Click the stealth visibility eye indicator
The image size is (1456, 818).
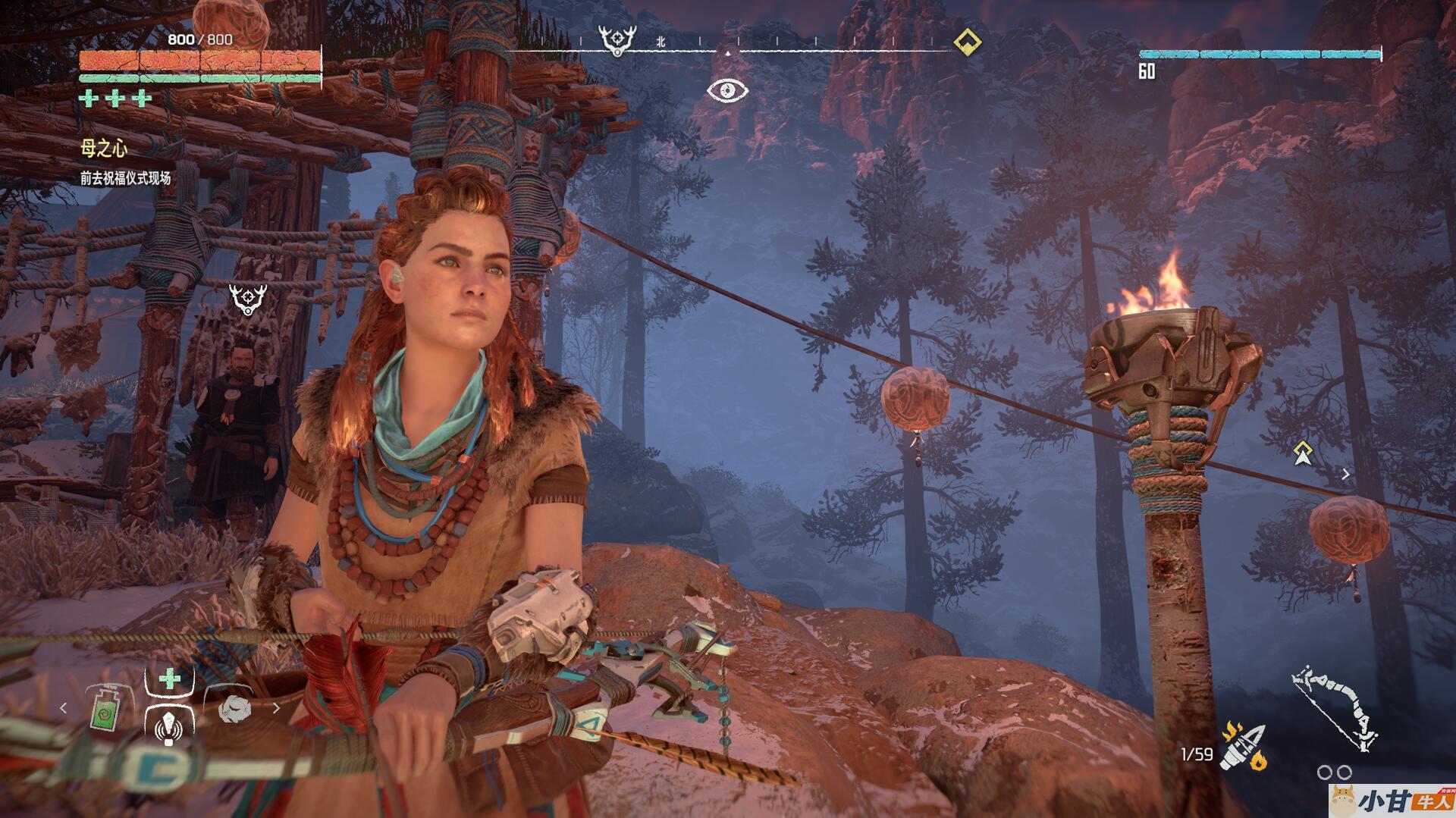coord(727,90)
